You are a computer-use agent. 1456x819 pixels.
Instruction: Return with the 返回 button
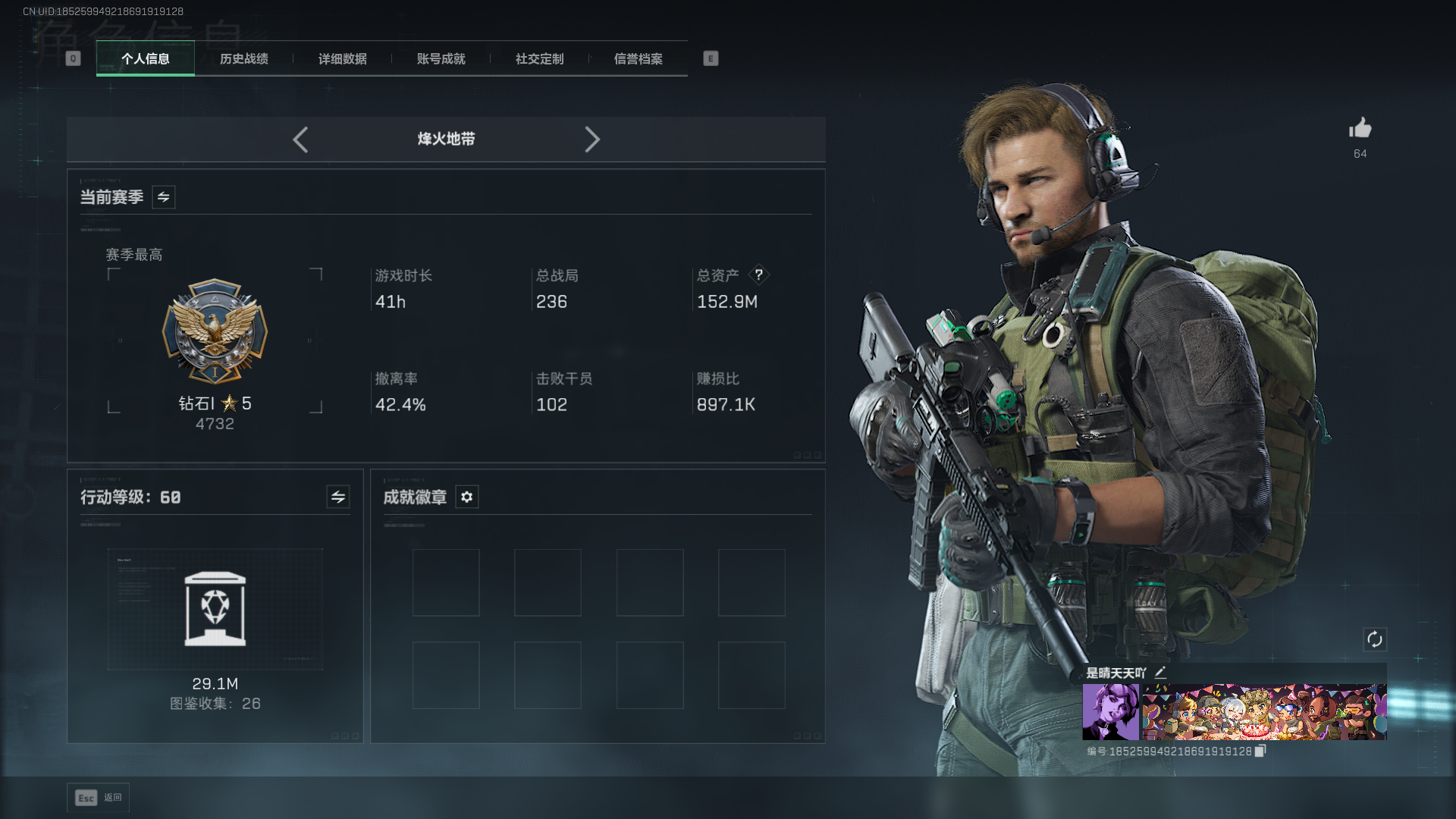pos(99,797)
